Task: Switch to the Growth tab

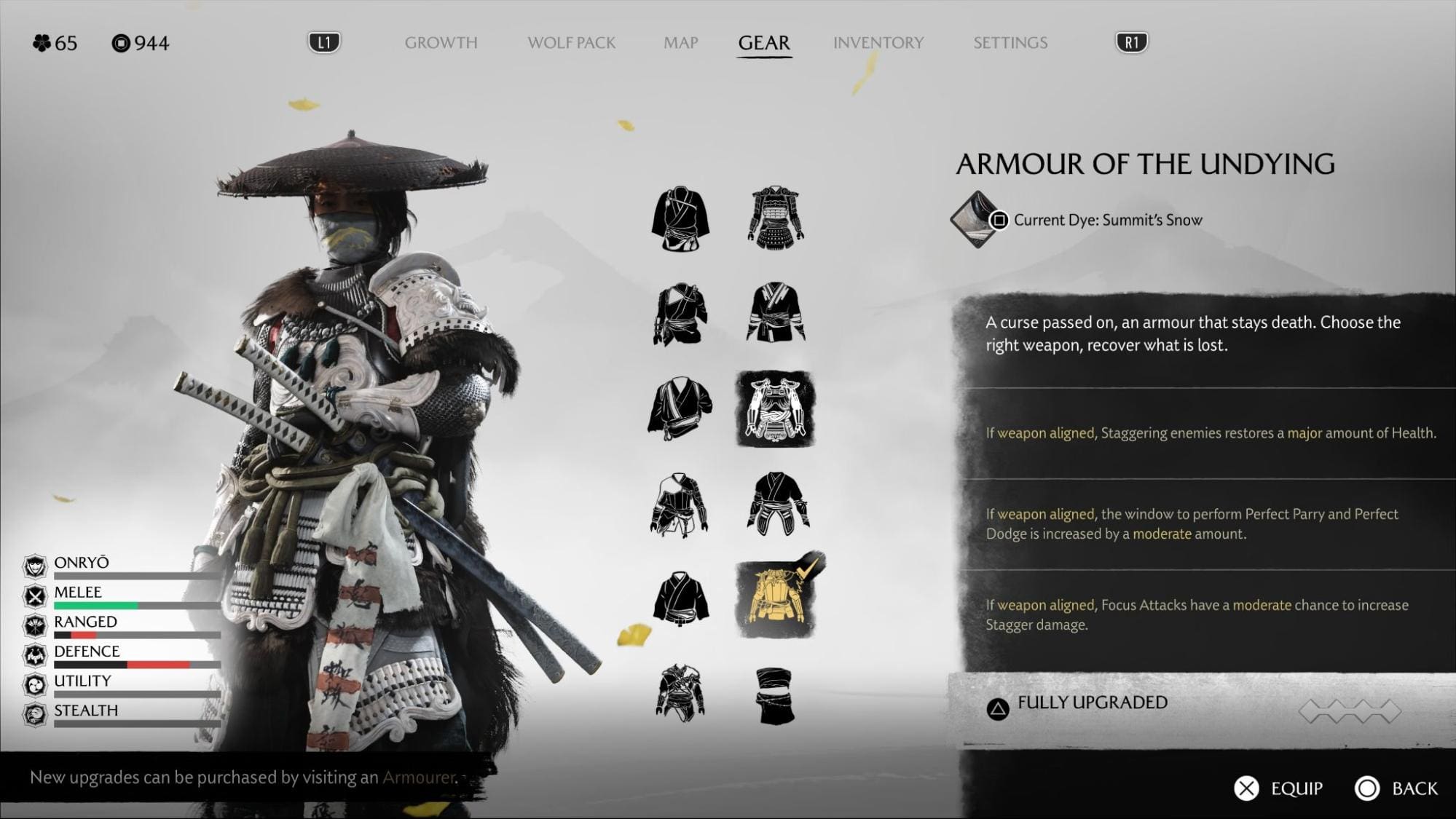Action: tap(441, 43)
